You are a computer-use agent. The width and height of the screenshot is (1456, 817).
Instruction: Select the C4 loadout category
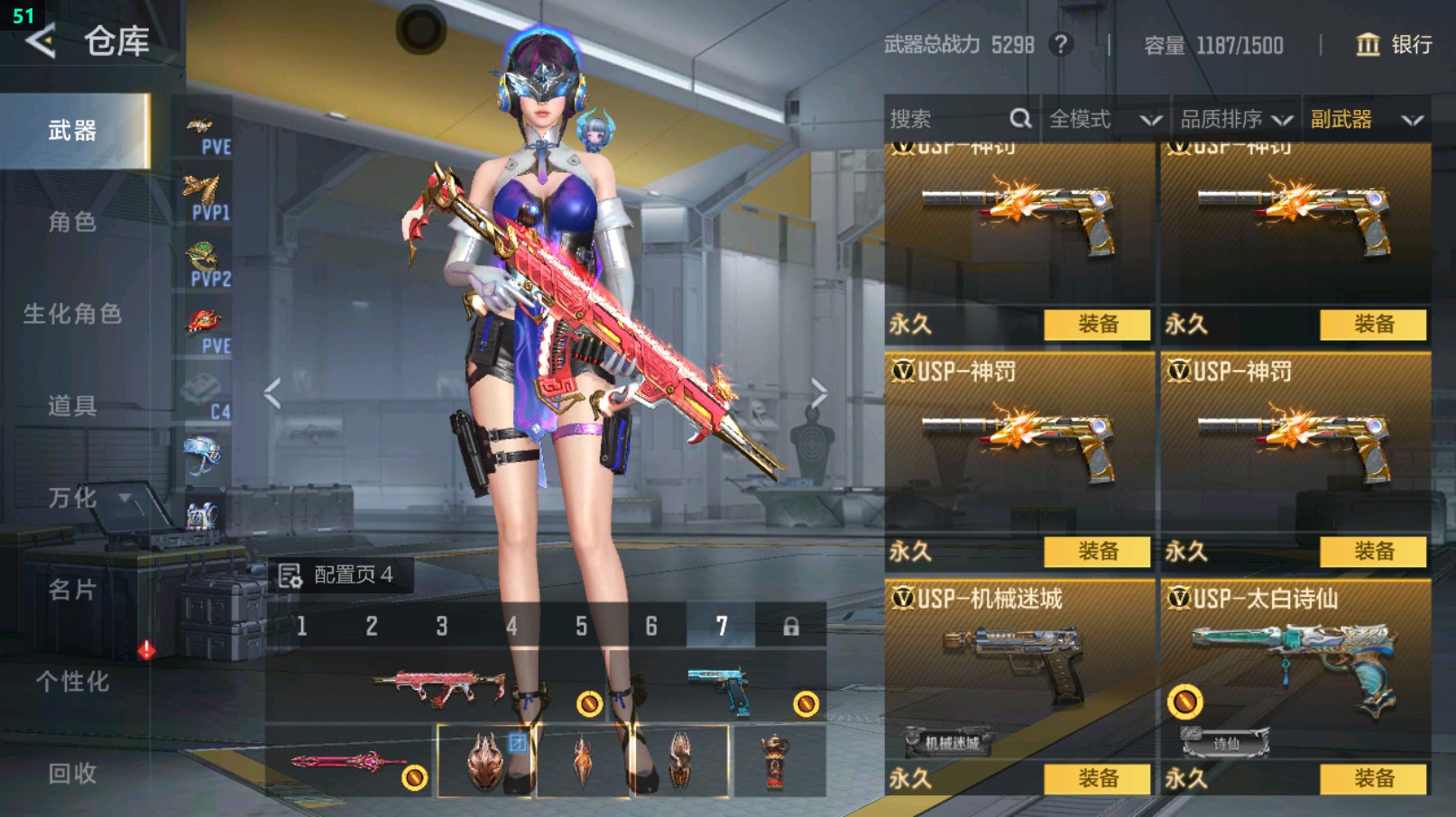pyautogui.click(x=206, y=397)
